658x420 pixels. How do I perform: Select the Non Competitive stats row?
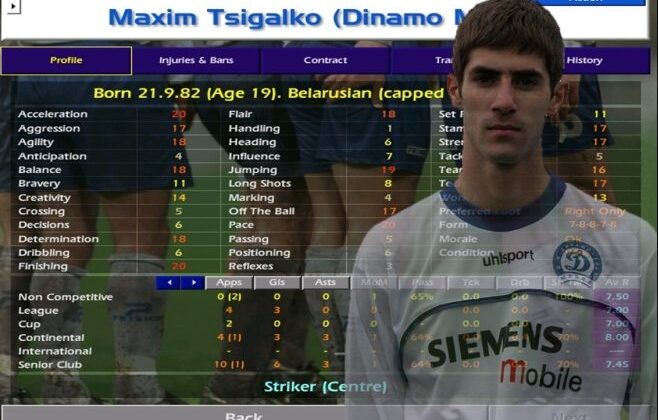66,297
